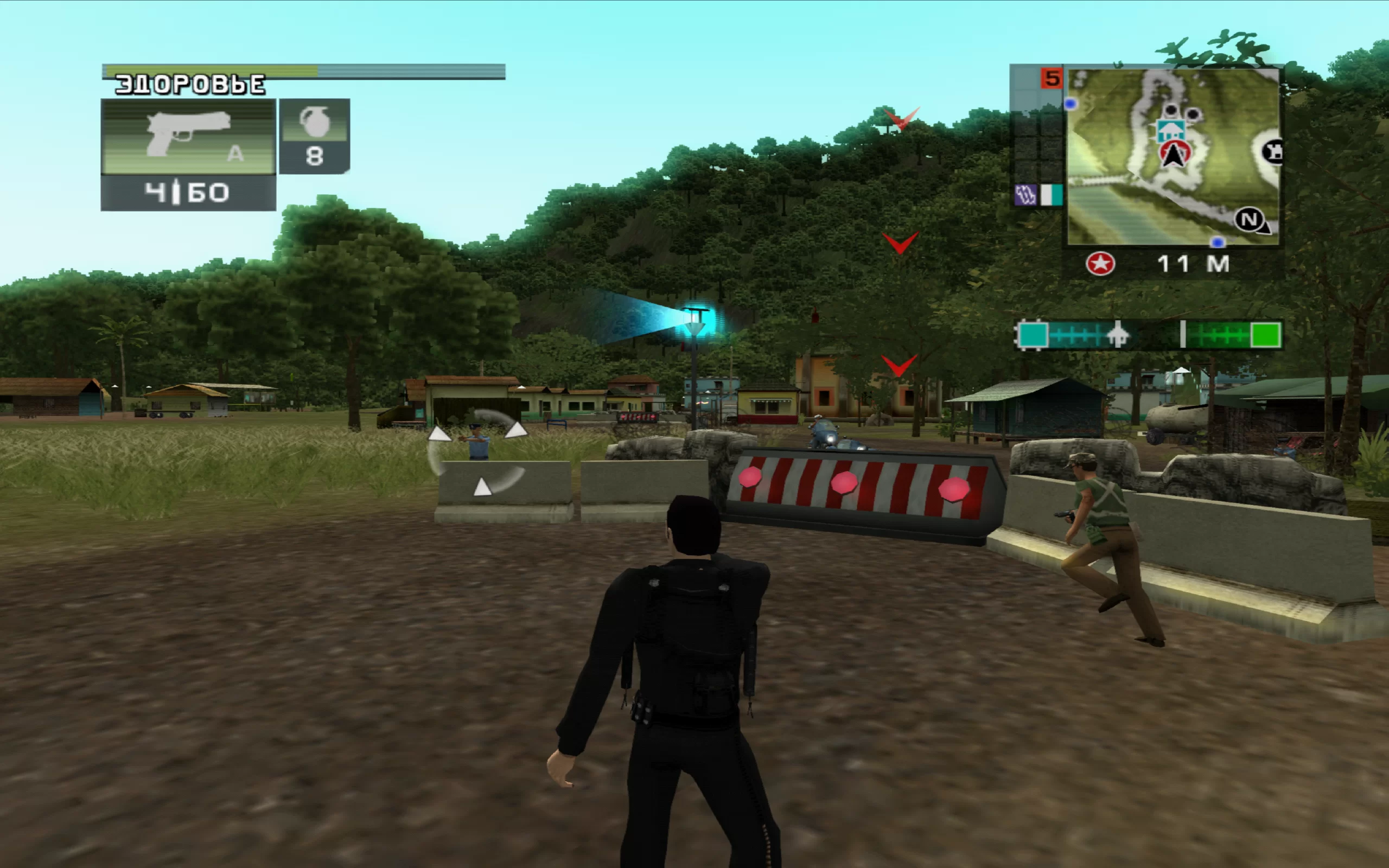Click the white house marker on liberation bar

coord(1117,334)
